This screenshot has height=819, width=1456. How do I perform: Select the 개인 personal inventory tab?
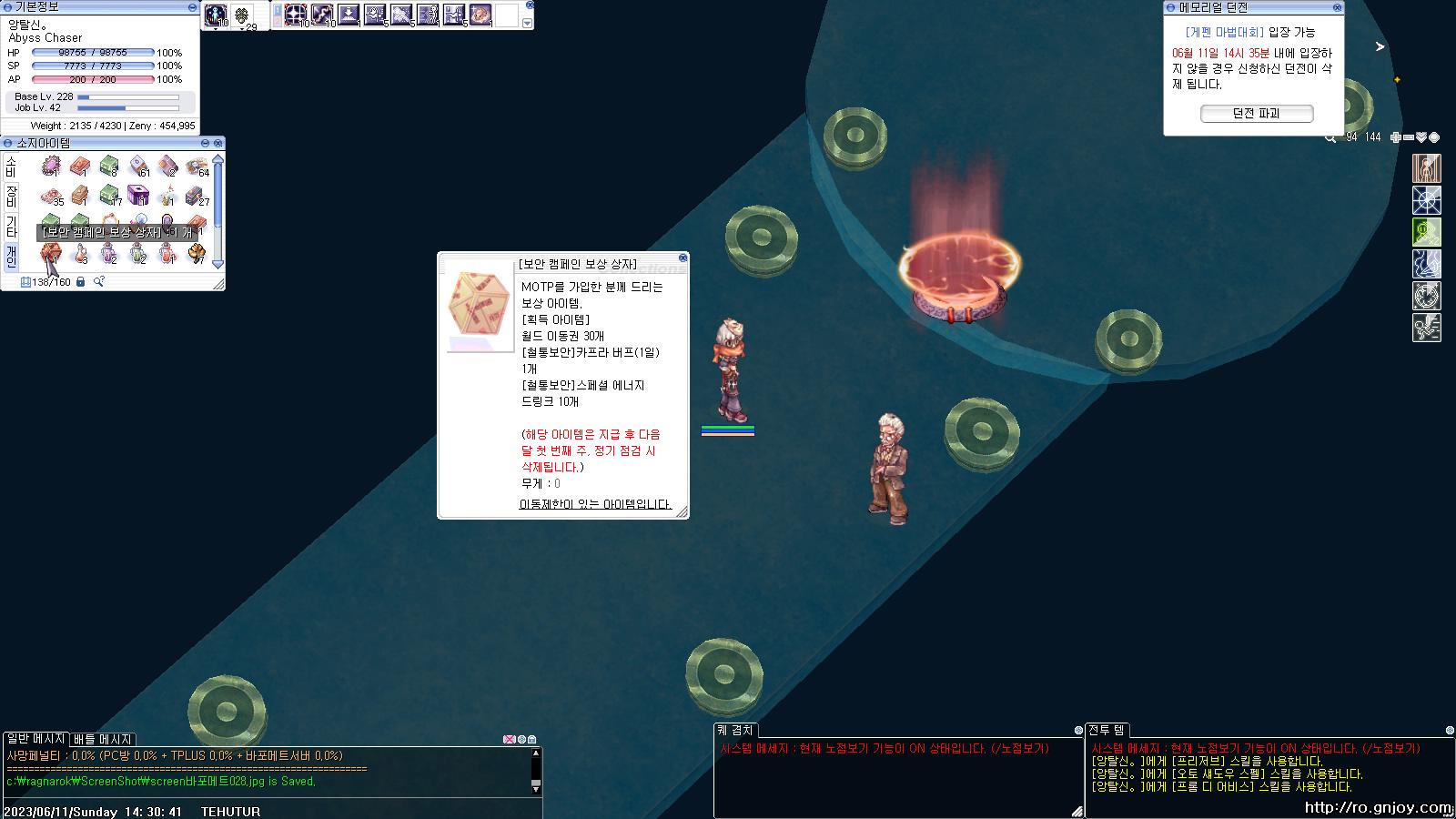point(11,256)
